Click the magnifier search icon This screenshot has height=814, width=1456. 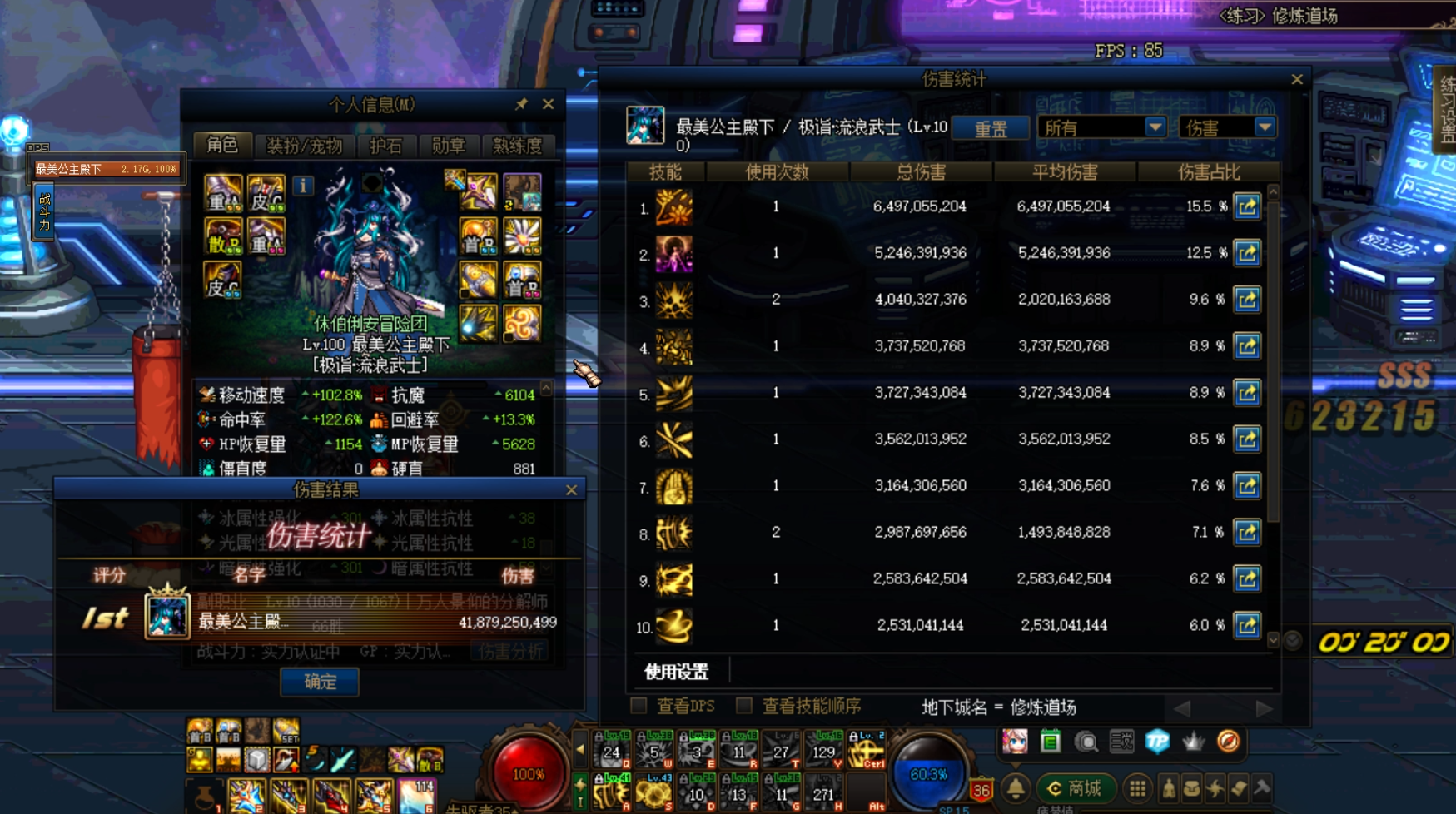[1086, 741]
